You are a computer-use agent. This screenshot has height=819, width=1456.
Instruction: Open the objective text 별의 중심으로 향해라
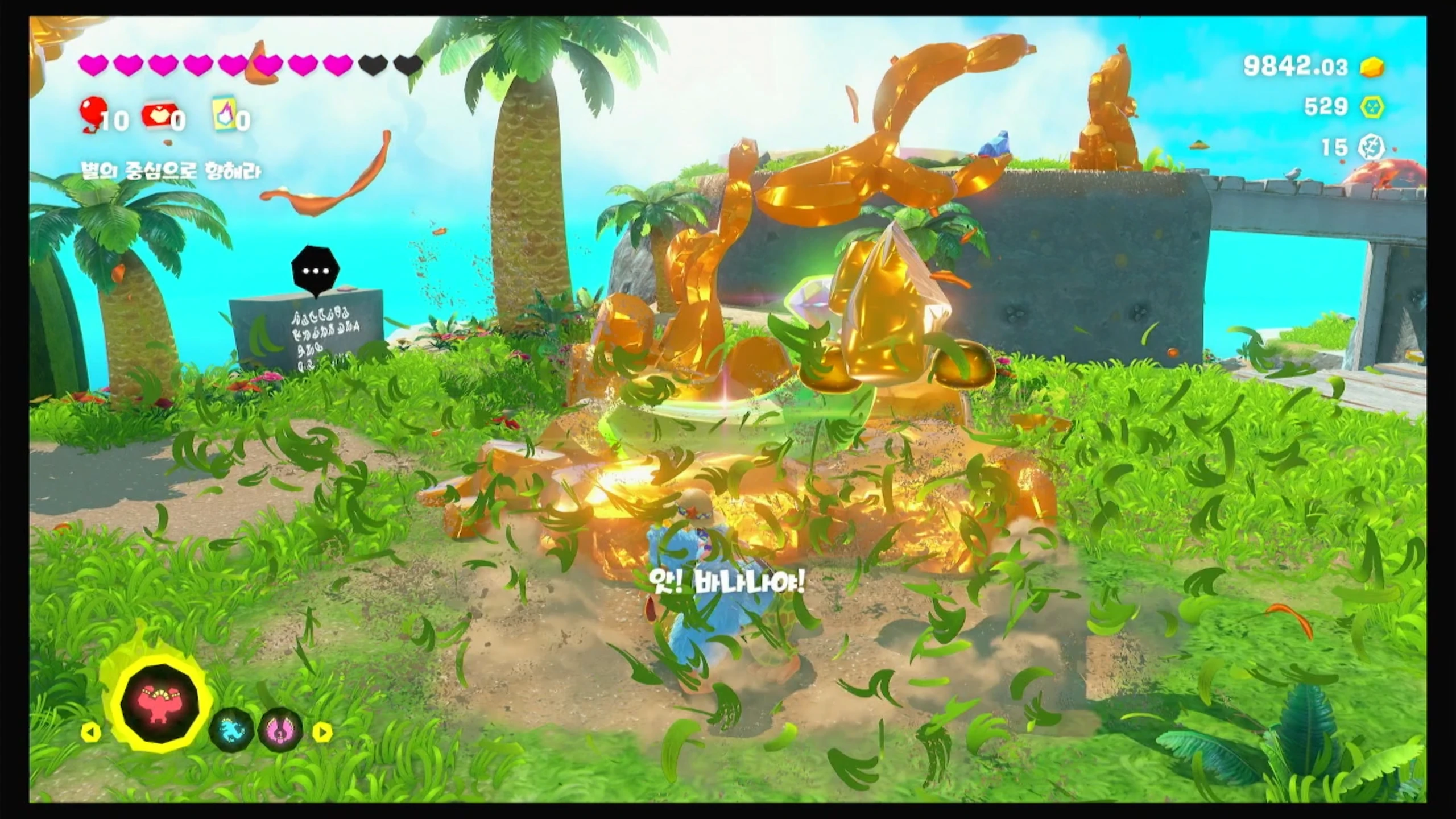pos(171,172)
